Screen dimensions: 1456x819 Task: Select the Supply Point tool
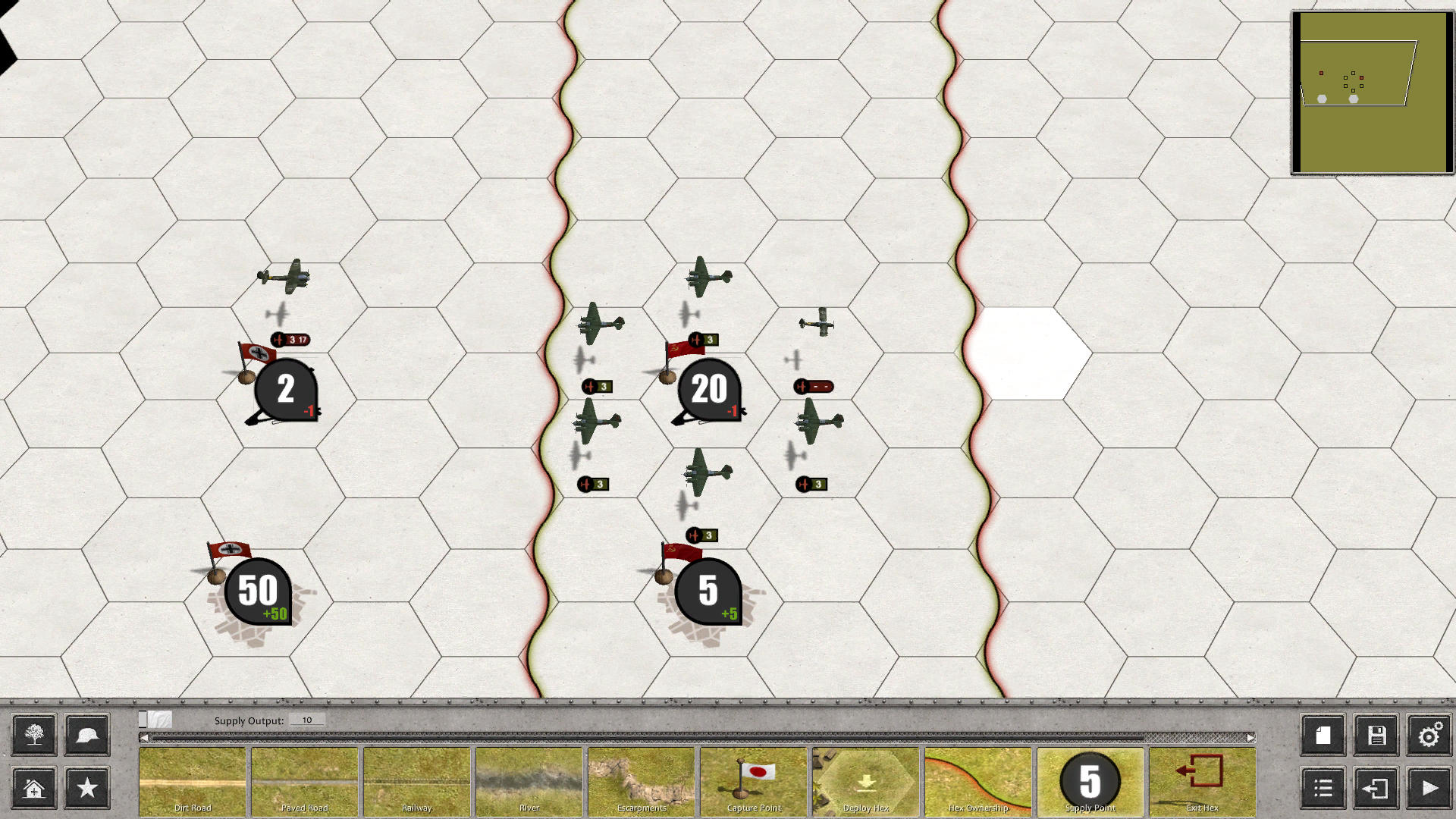(x=1089, y=781)
